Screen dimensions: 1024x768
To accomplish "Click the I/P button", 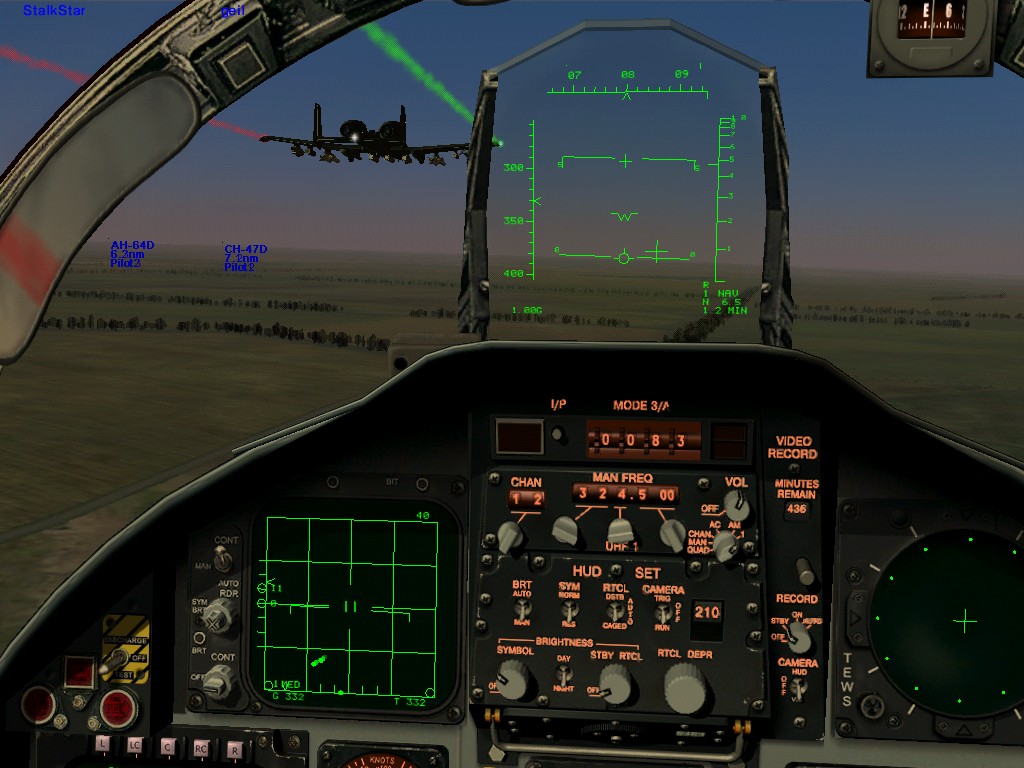I will [558, 435].
